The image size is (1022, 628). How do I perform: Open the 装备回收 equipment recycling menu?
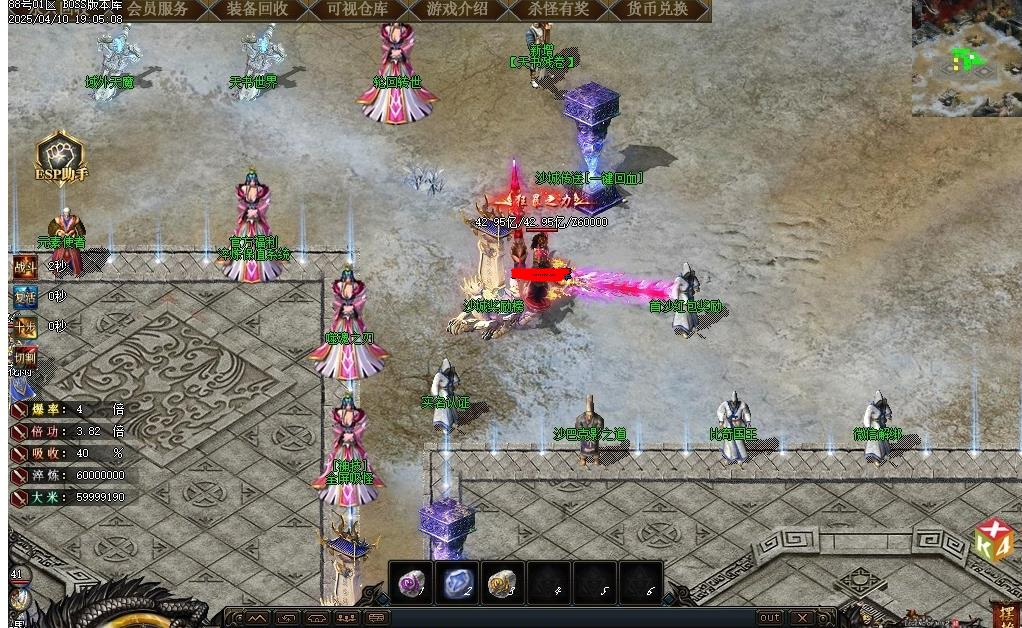(x=257, y=9)
